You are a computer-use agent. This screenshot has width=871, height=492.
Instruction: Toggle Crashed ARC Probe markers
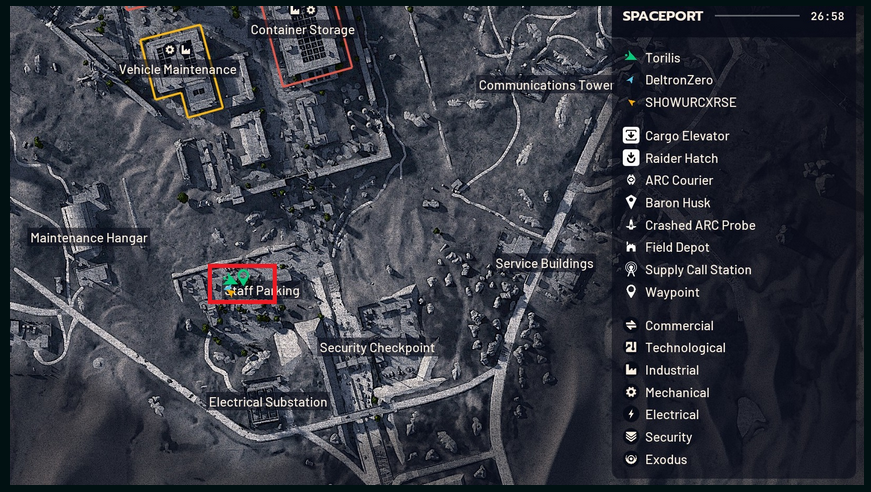pyautogui.click(x=700, y=225)
